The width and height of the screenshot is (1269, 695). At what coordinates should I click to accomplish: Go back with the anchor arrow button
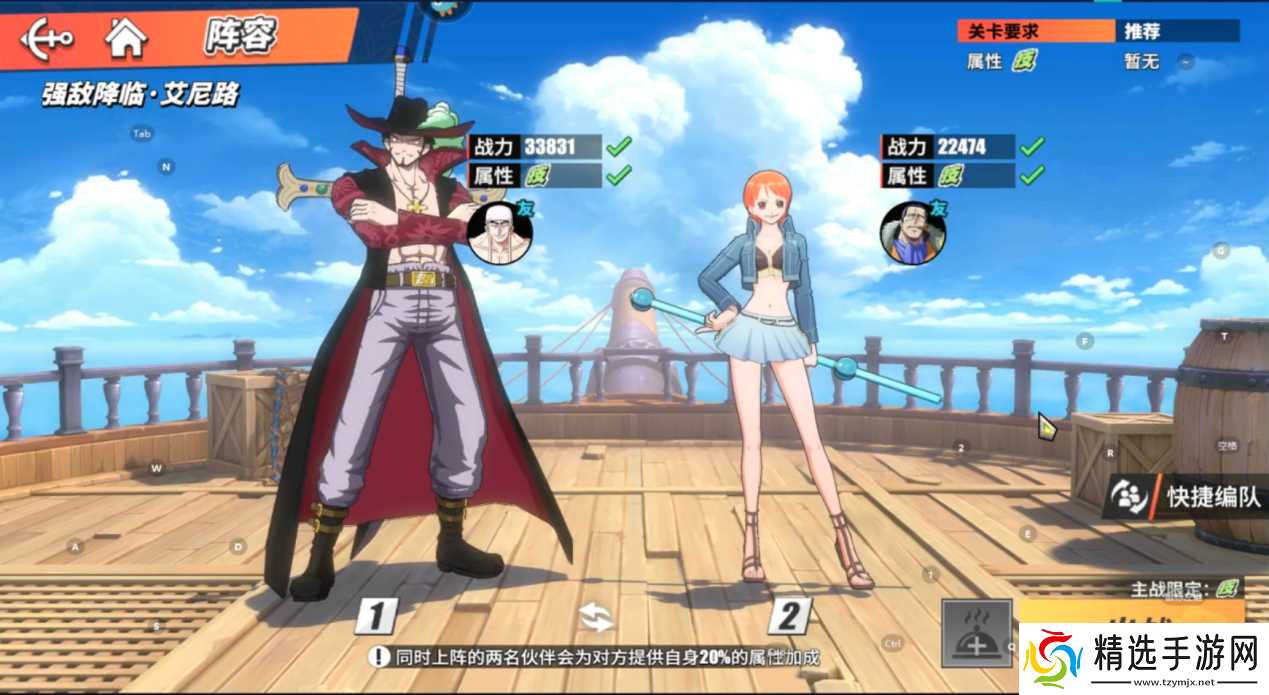point(46,39)
